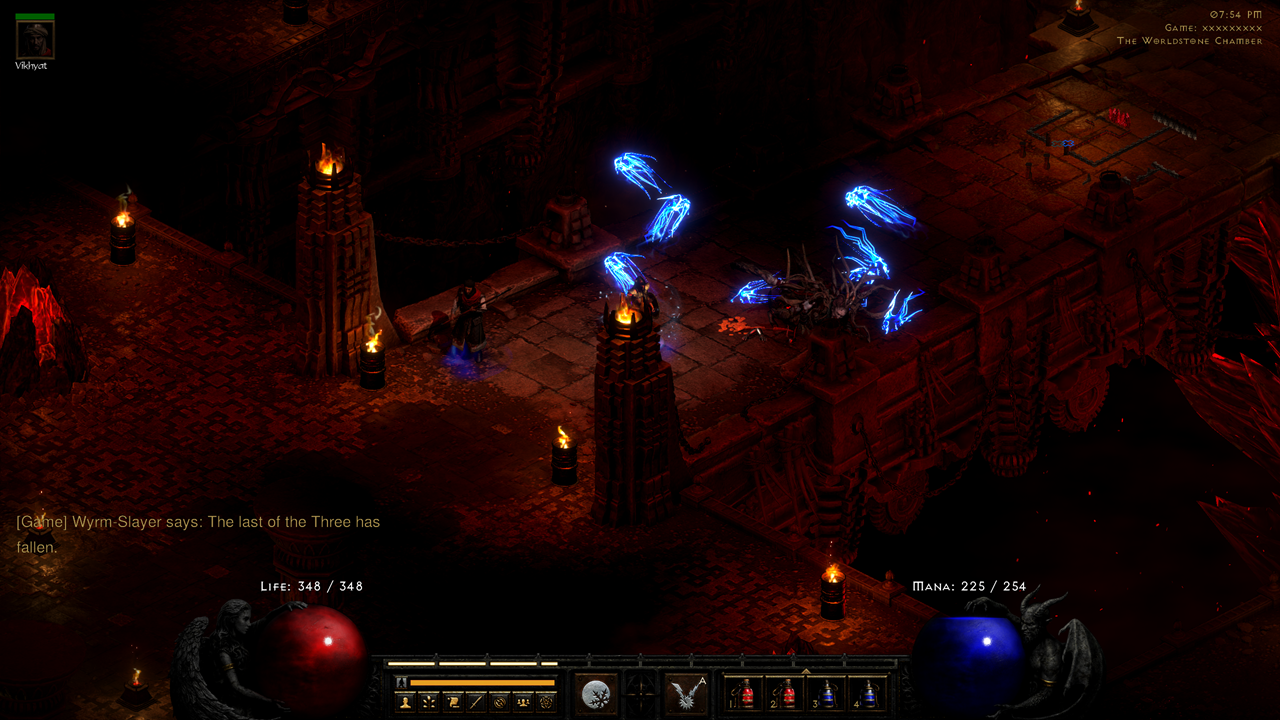Click the mercenary portrait of Vikhyat
Image resolution: width=1280 pixels, height=720 pixels.
tap(35, 40)
